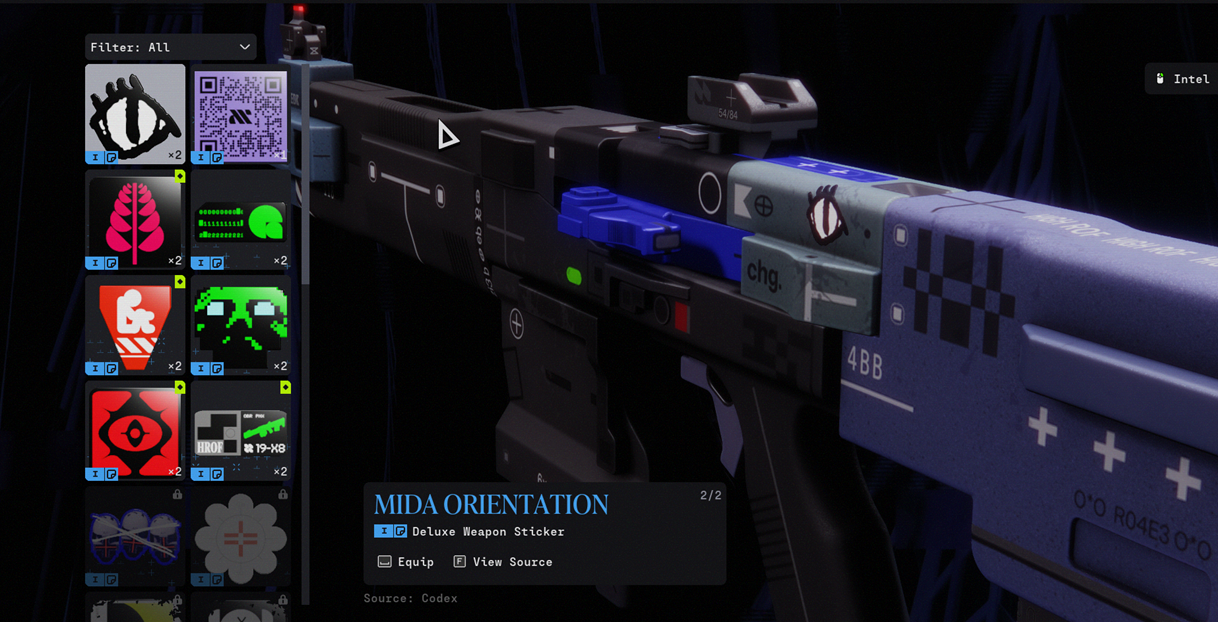Equip the MIDA Orientation sticker
This screenshot has width=1218, height=622.
(x=406, y=562)
